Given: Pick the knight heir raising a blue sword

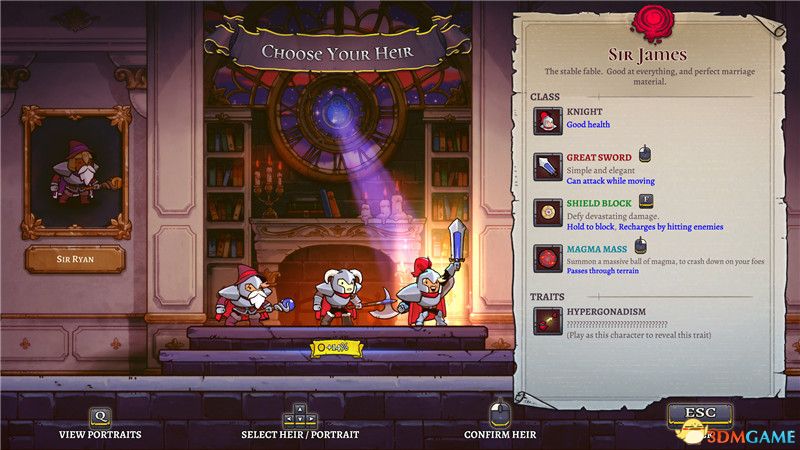Looking at the screenshot, I should pyautogui.click(x=423, y=292).
